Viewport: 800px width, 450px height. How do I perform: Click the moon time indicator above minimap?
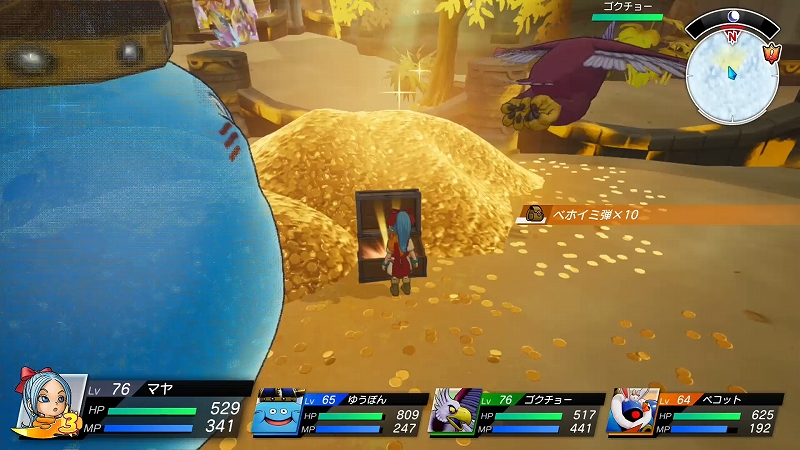(x=733, y=16)
